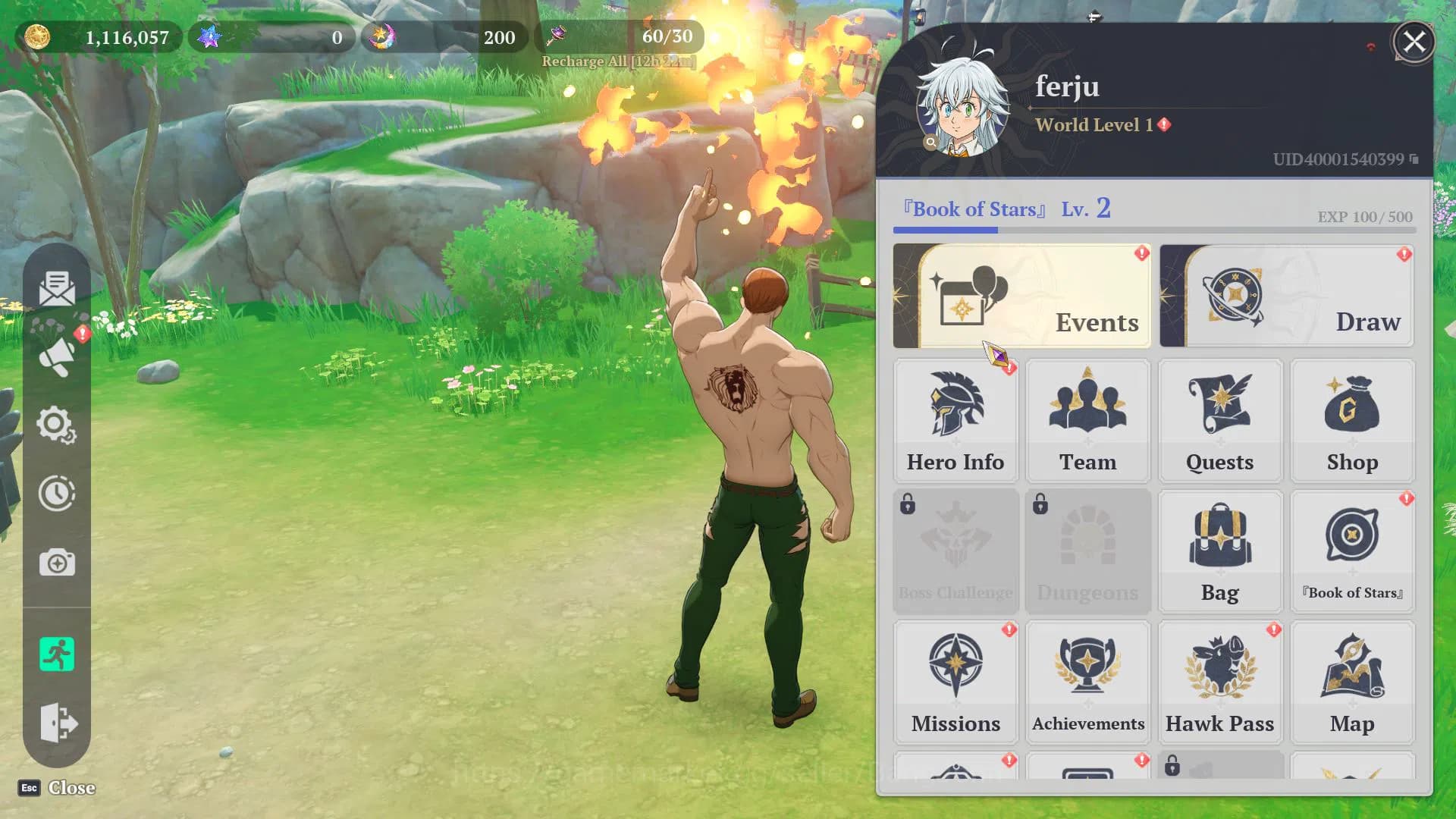The image size is (1456, 819).
Task: Open the Events panel
Action: [1021, 297]
